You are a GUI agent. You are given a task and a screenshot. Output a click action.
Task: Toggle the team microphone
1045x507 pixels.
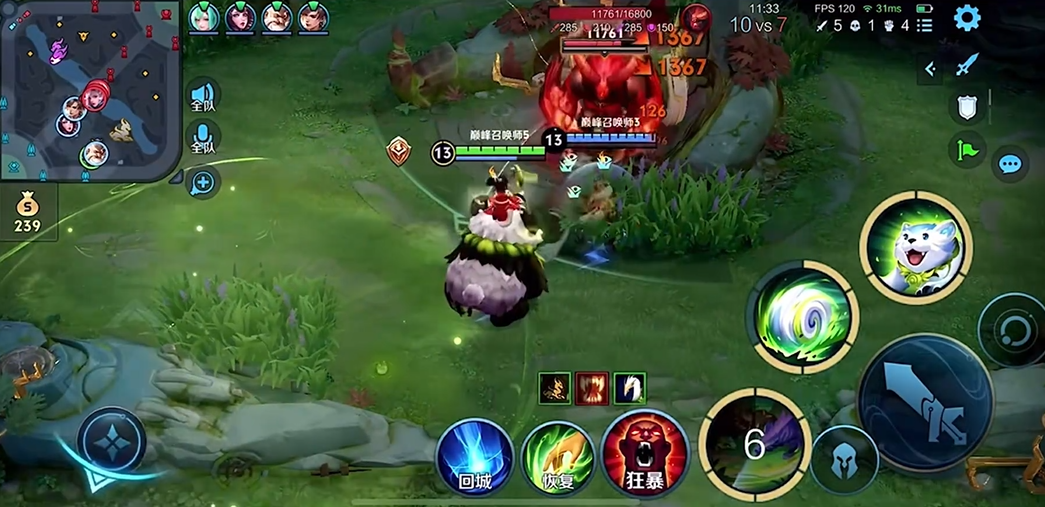tap(203, 138)
